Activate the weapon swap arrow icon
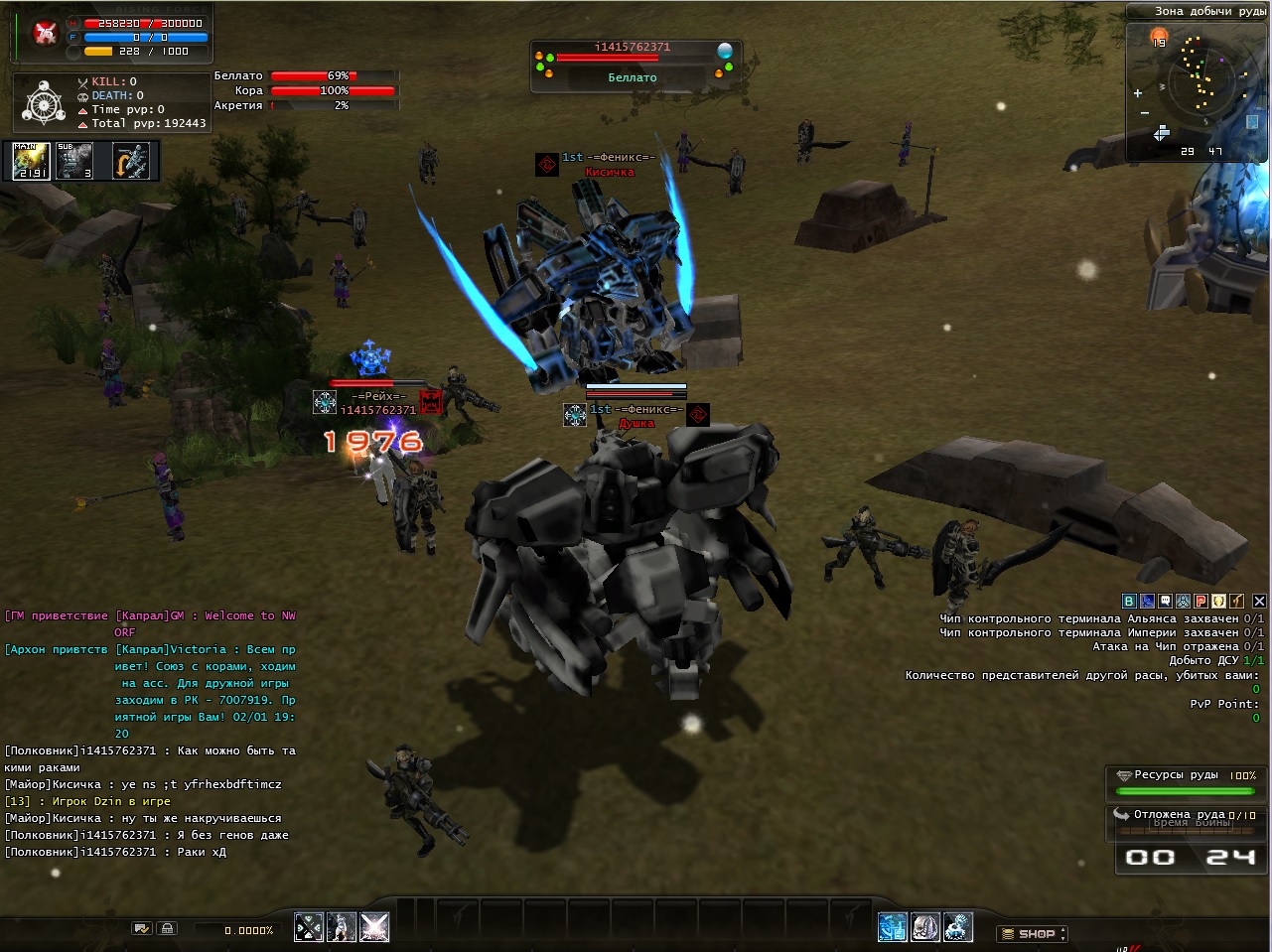Screen dimensions: 1272x952 (x=131, y=161)
